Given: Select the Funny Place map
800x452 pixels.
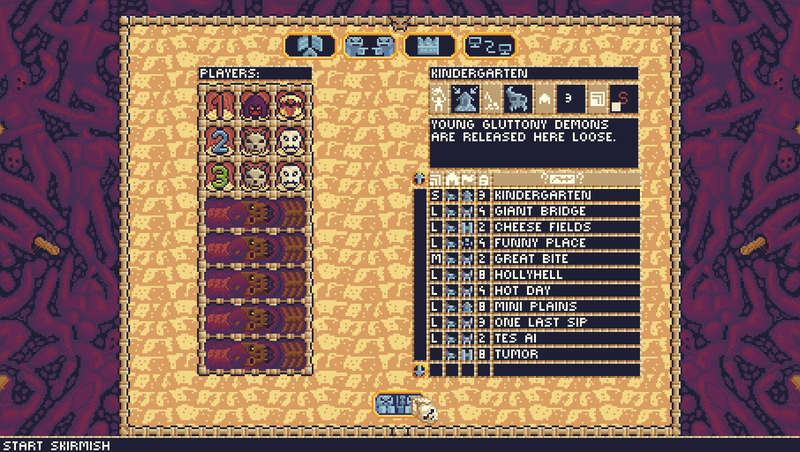Looking at the screenshot, I should (x=564, y=243).
